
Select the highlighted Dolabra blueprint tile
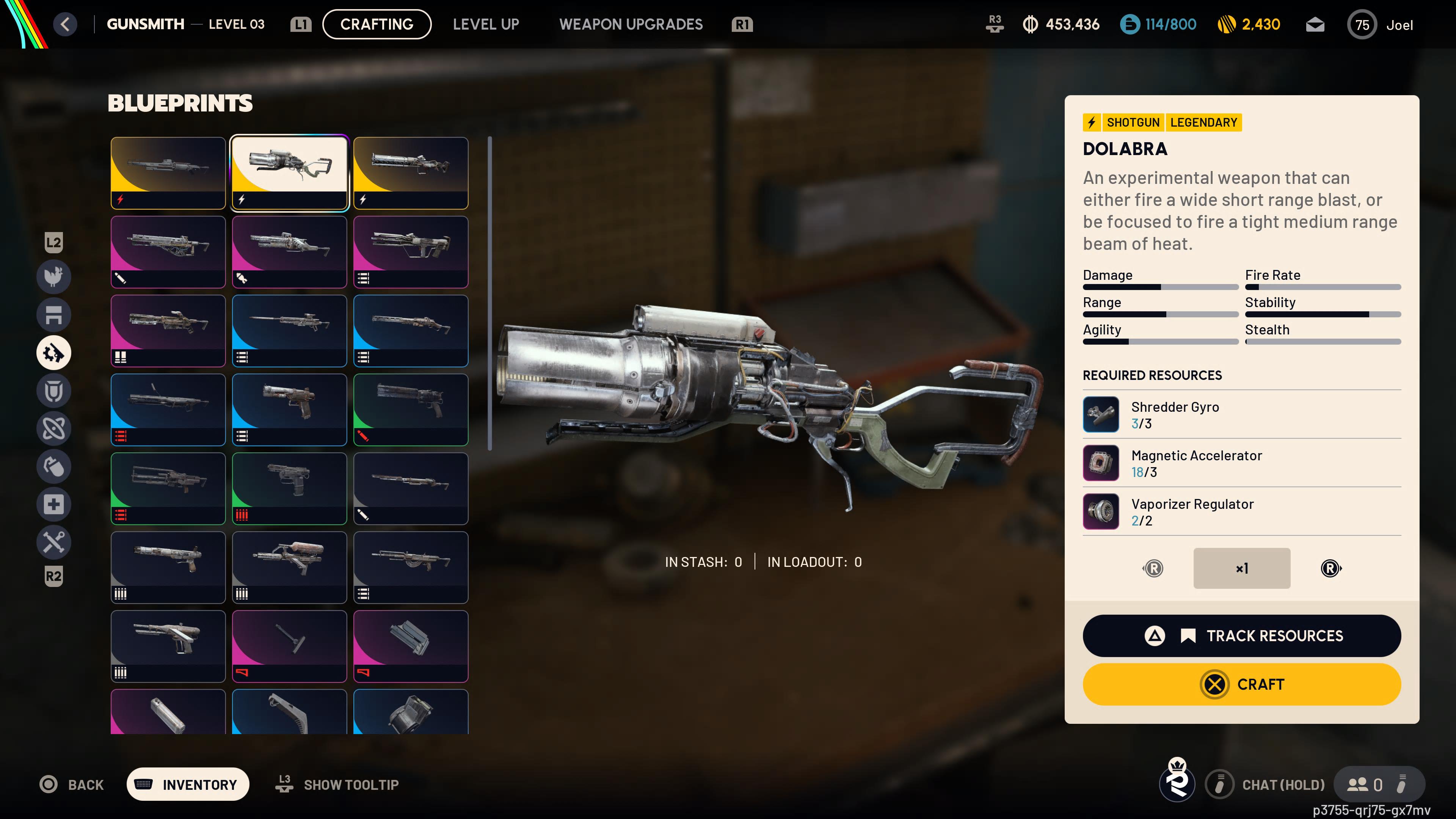click(x=289, y=173)
